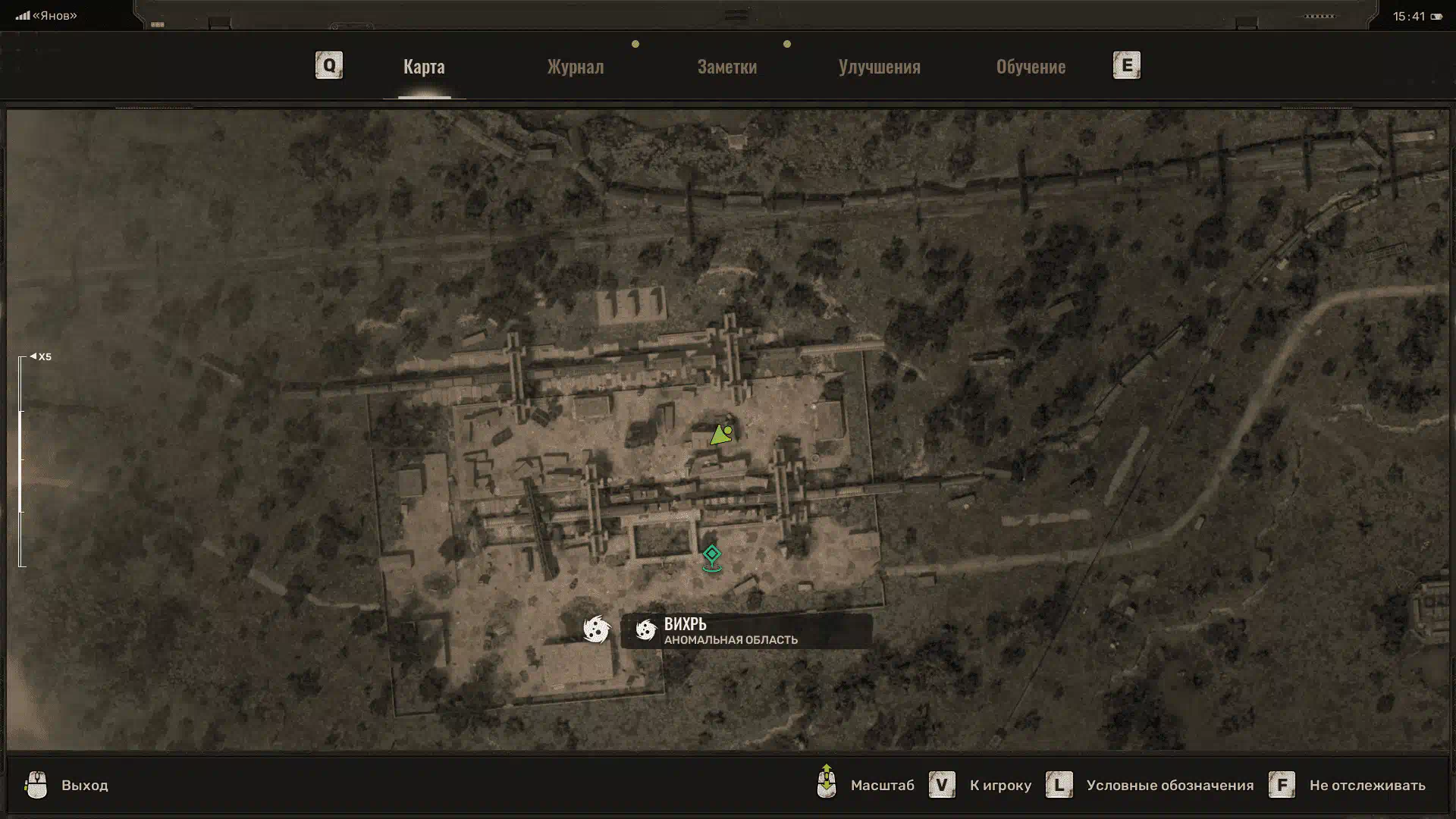Select the Обучение tab
The width and height of the screenshot is (1456, 819).
tap(1031, 67)
